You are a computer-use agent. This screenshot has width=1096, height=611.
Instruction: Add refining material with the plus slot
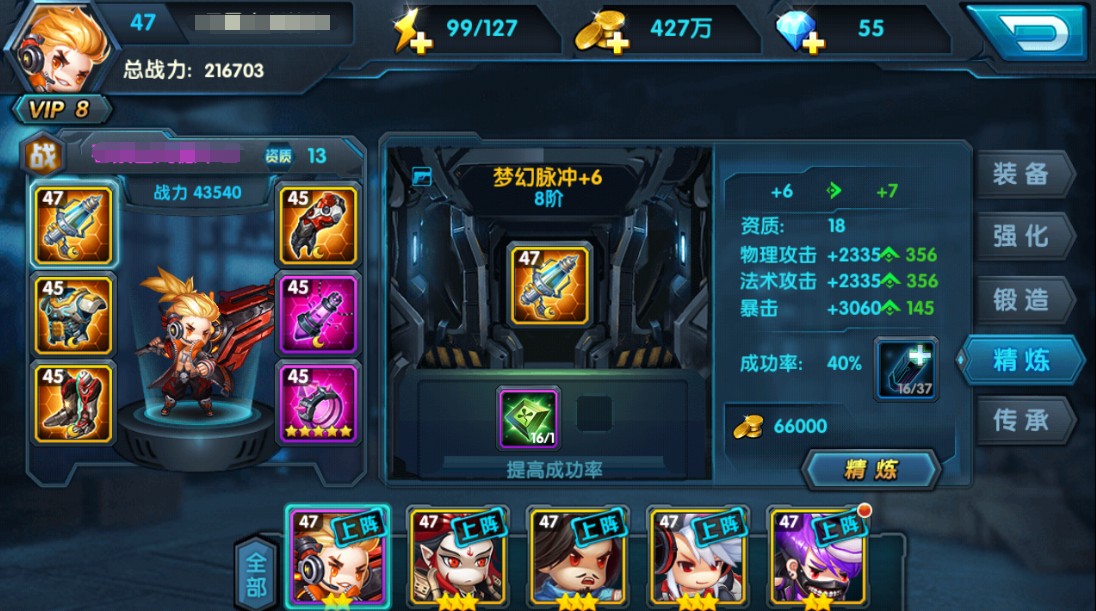click(x=906, y=368)
